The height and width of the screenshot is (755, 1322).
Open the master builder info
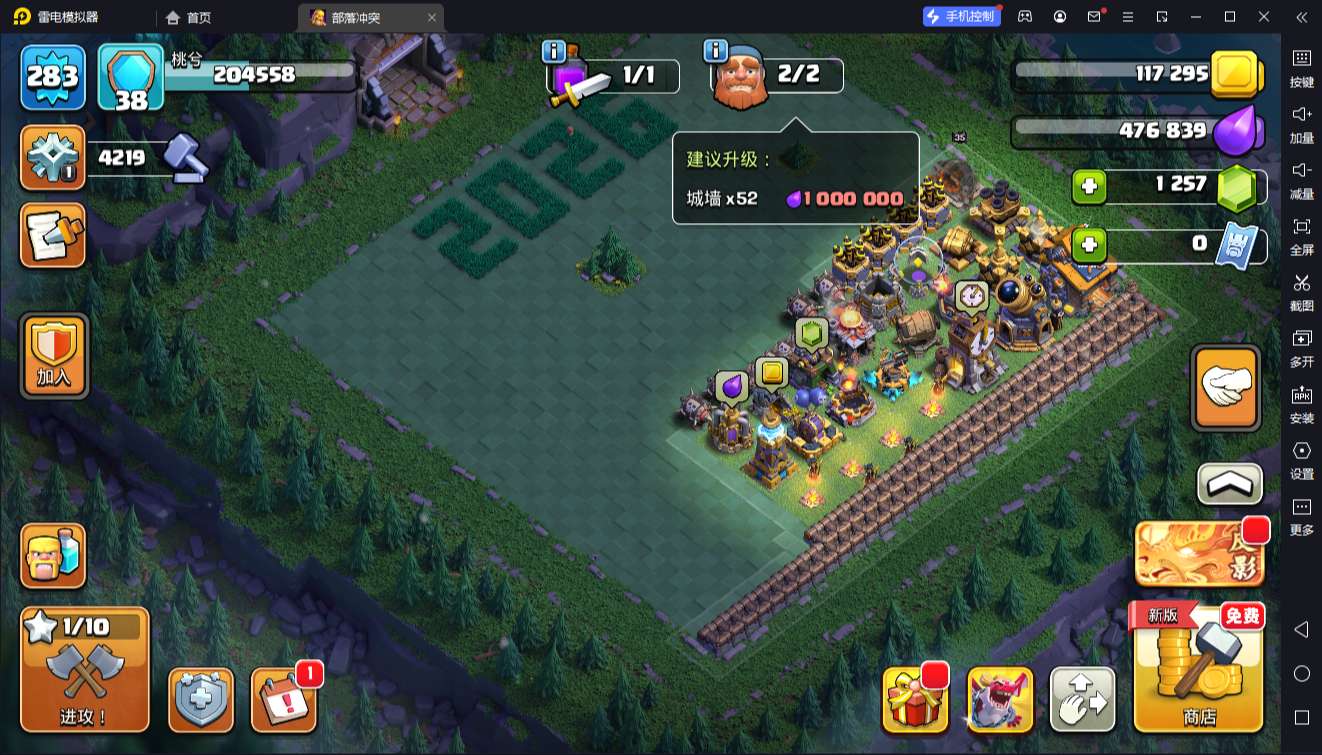(x=715, y=51)
